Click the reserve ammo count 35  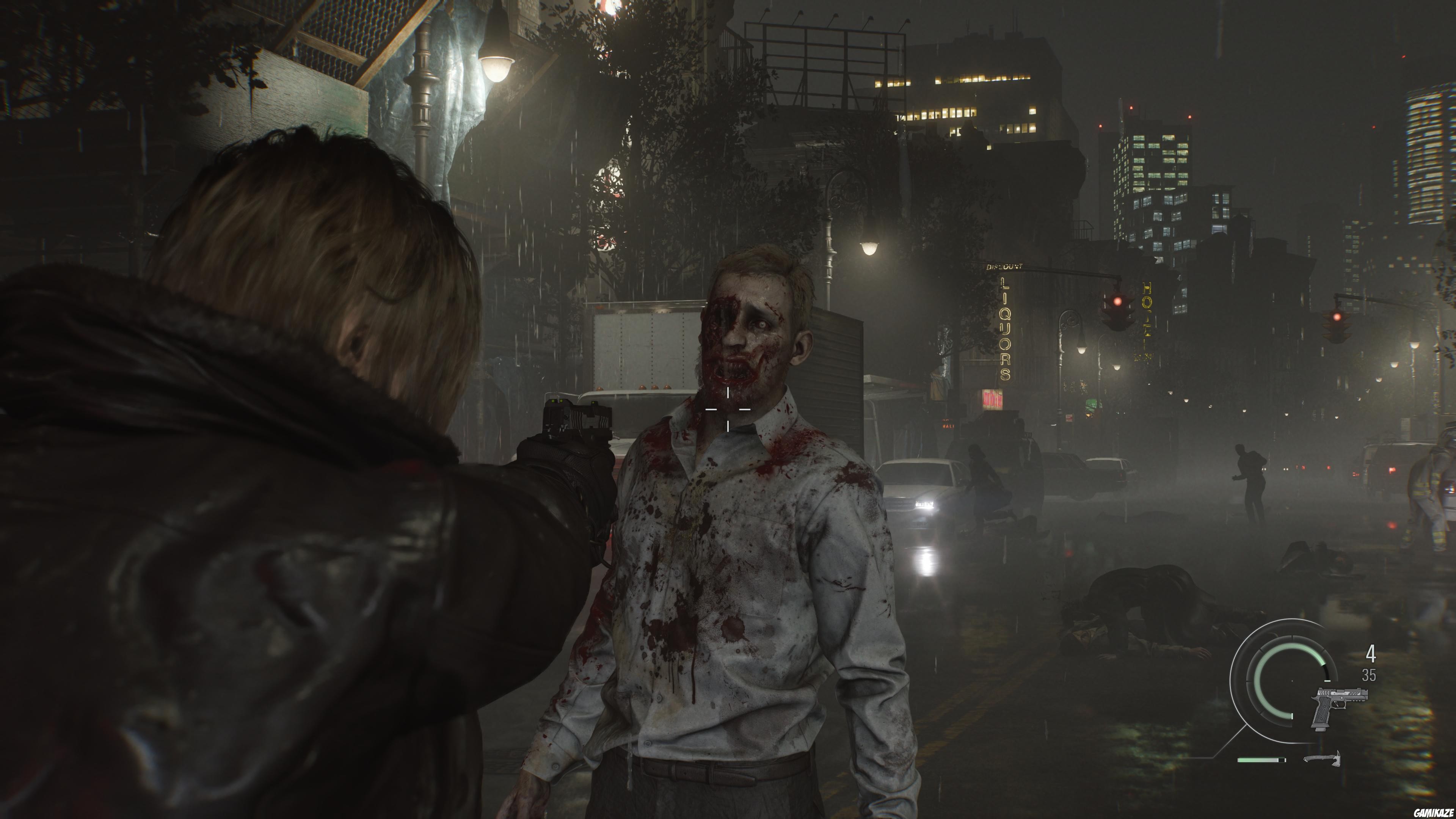(1370, 675)
